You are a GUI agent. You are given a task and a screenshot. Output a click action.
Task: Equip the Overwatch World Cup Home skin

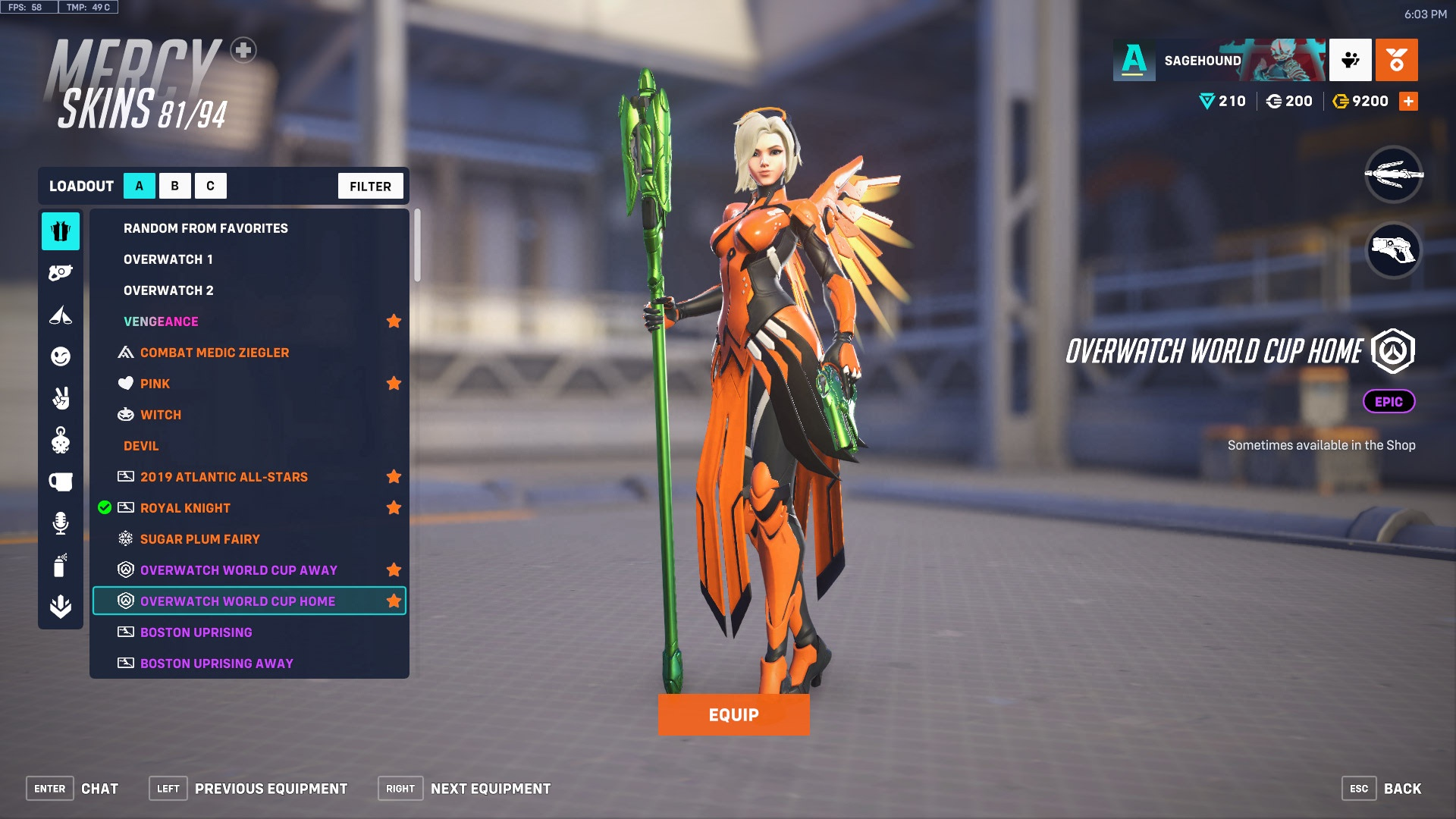point(733,714)
